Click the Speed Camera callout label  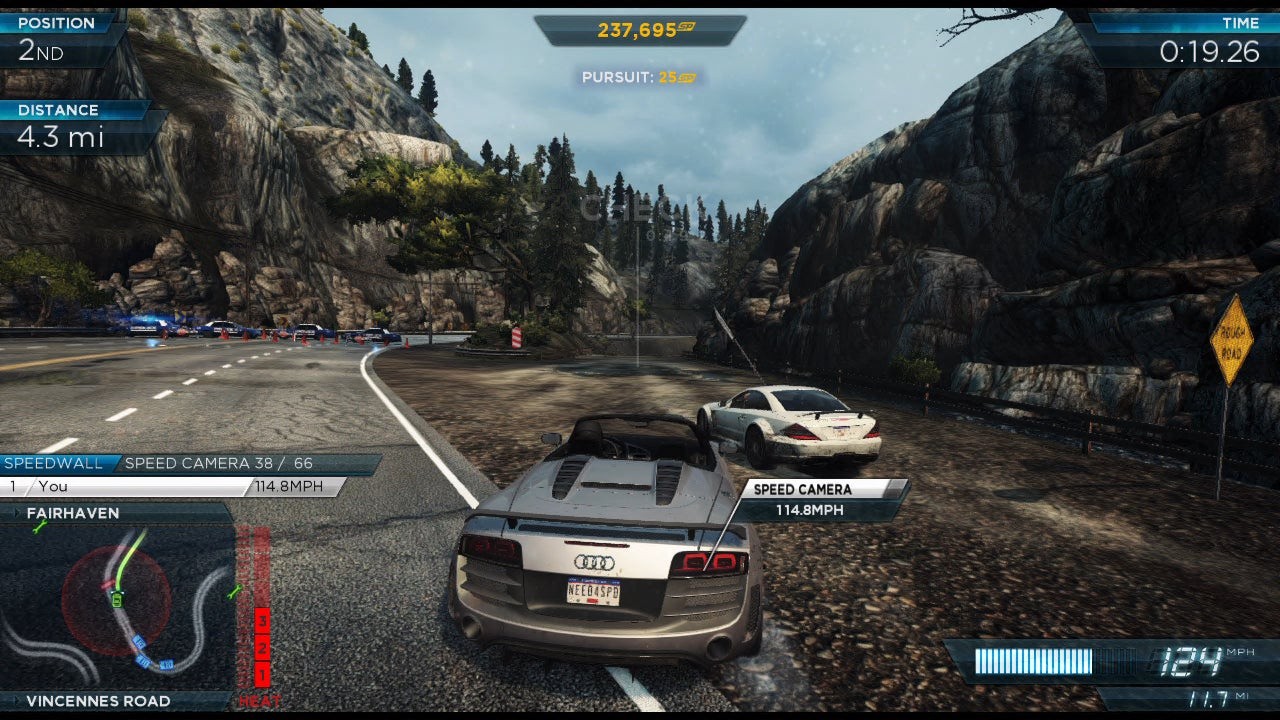[802, 490]
